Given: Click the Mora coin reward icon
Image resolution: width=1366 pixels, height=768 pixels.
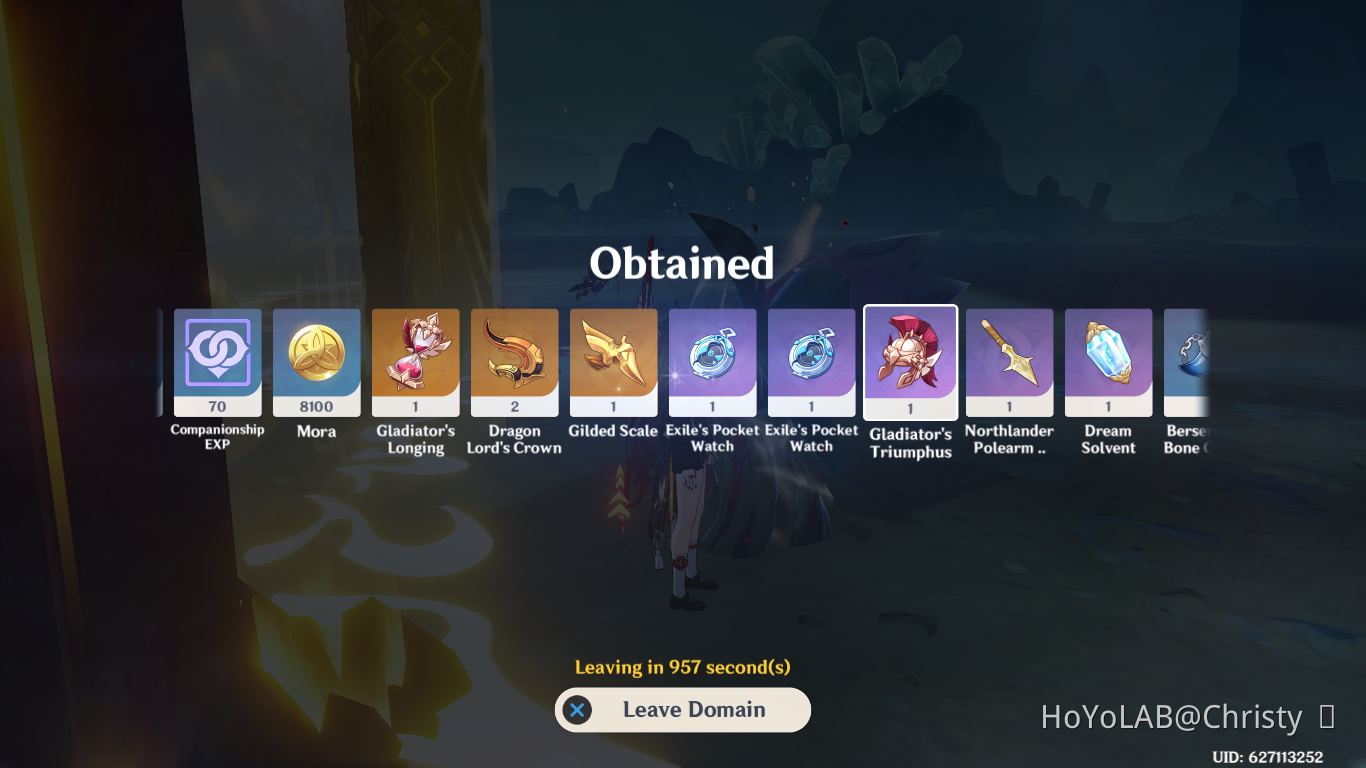Looking at the screenshot, I should [x=316, y=362].
